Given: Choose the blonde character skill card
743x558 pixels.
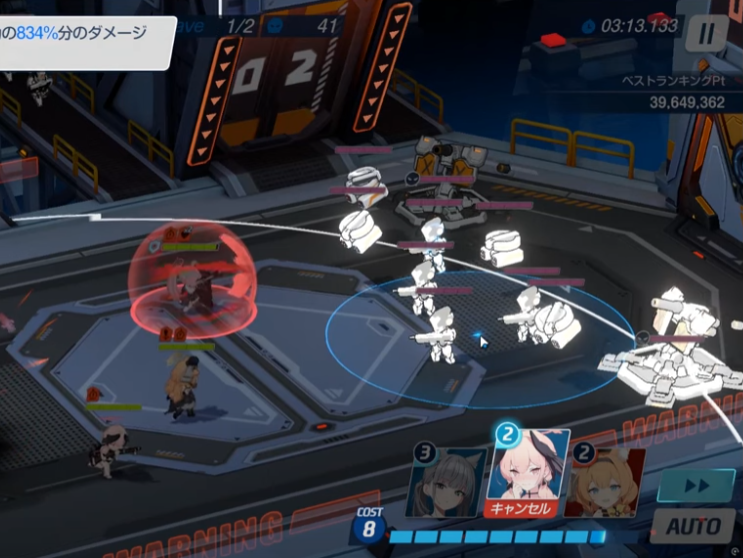Looking at the screenshot, I should [x=608, y=483].
